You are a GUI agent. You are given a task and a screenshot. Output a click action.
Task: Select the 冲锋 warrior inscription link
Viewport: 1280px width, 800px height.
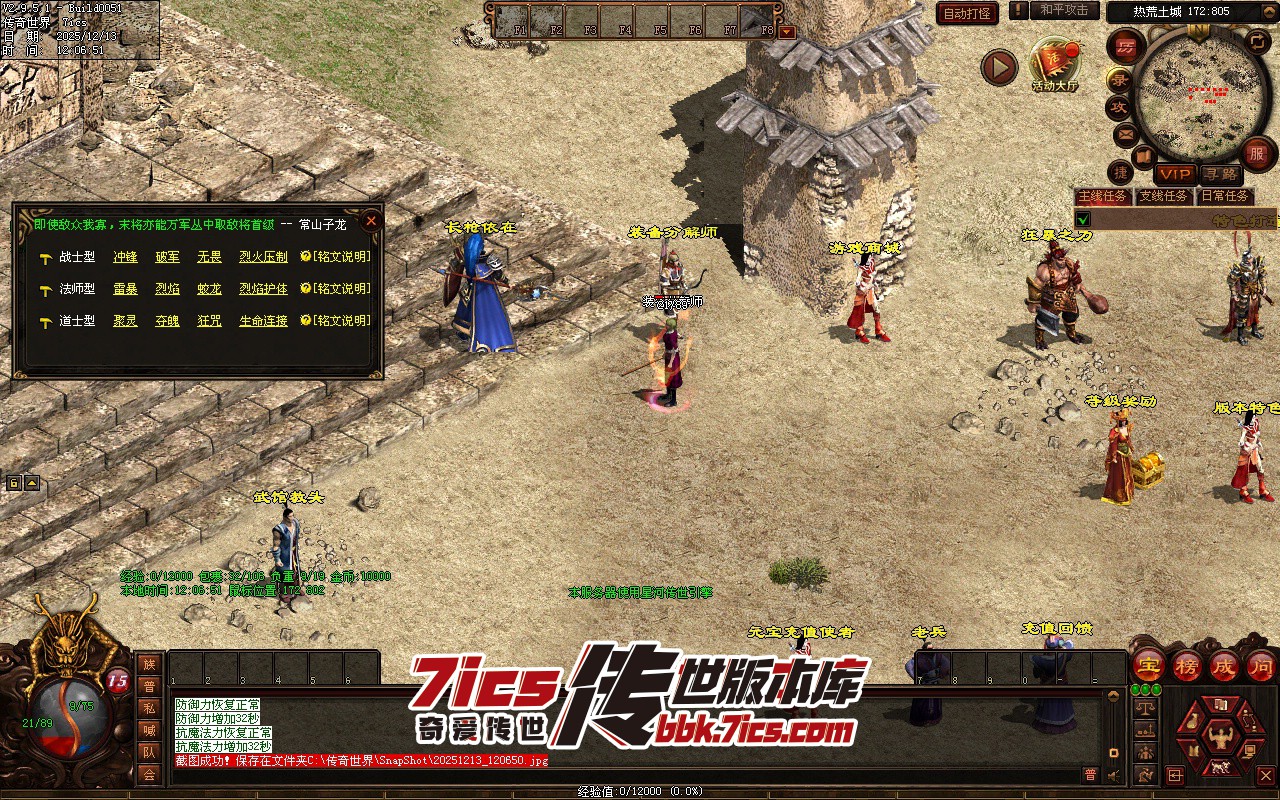click(125, 257)
